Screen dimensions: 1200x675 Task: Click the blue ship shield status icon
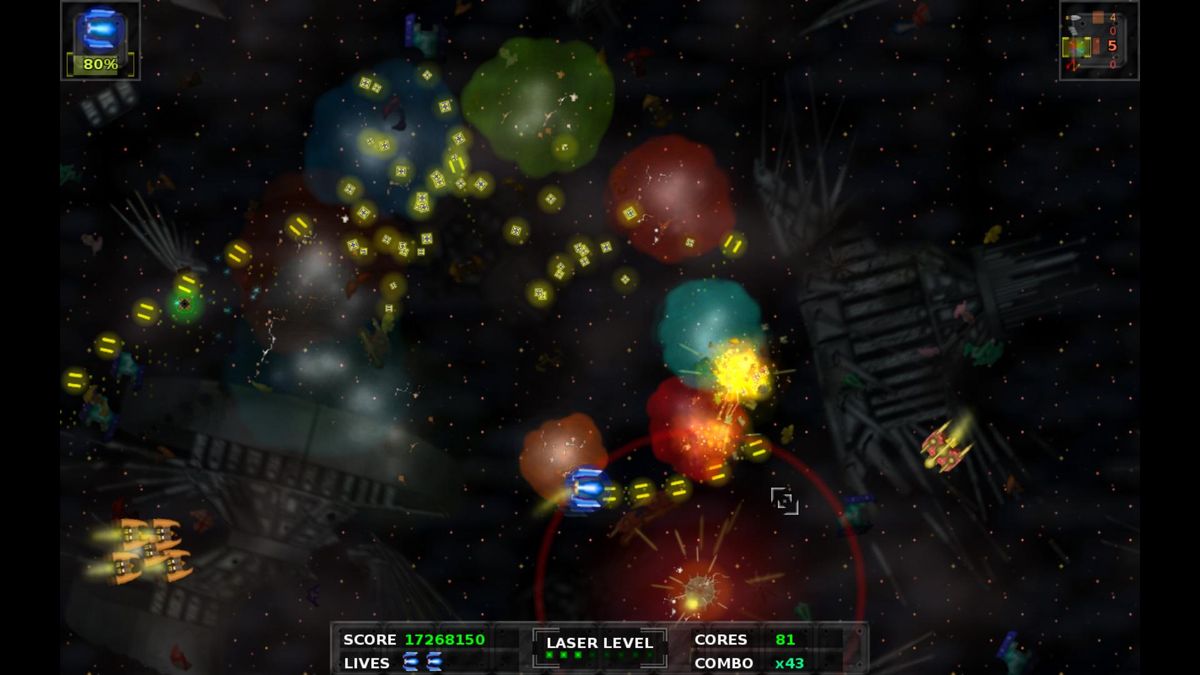pos(100,29)
